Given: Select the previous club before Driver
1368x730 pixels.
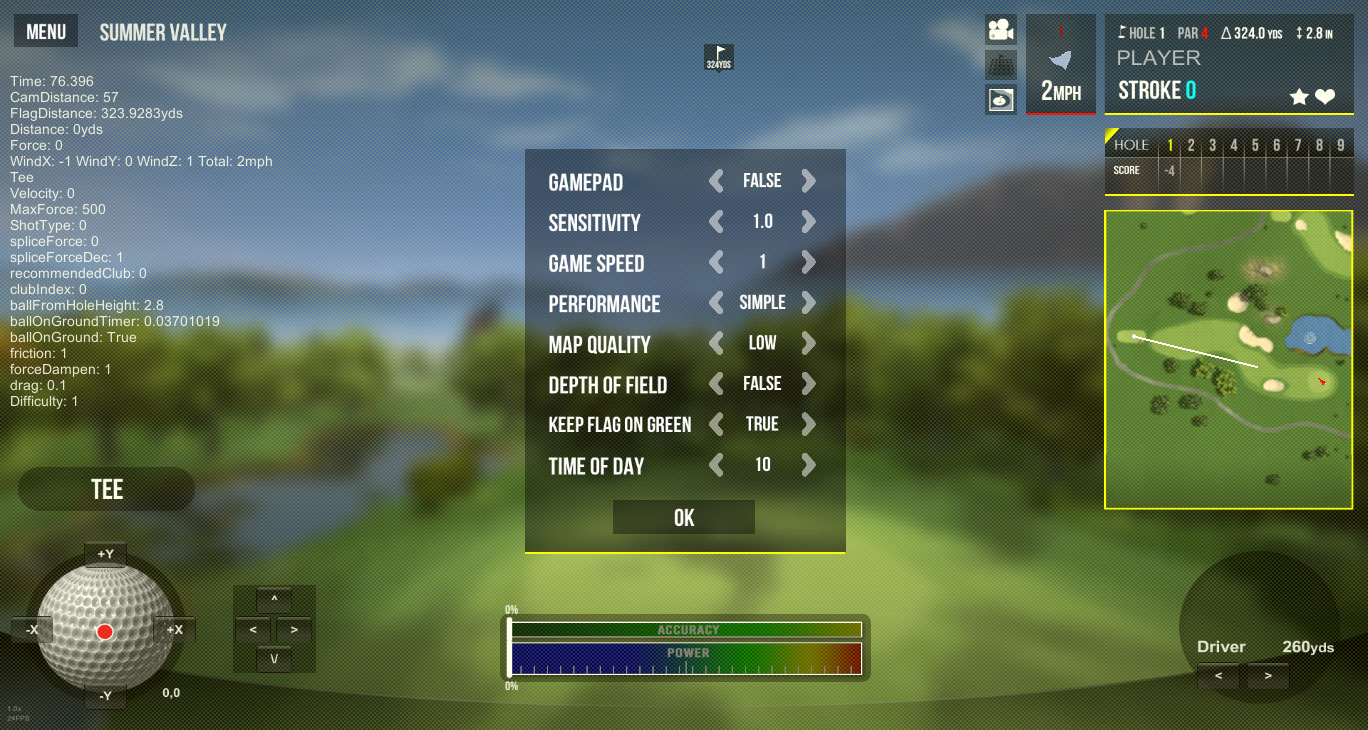Looking at the screenshot, I should pos(1218,676).
